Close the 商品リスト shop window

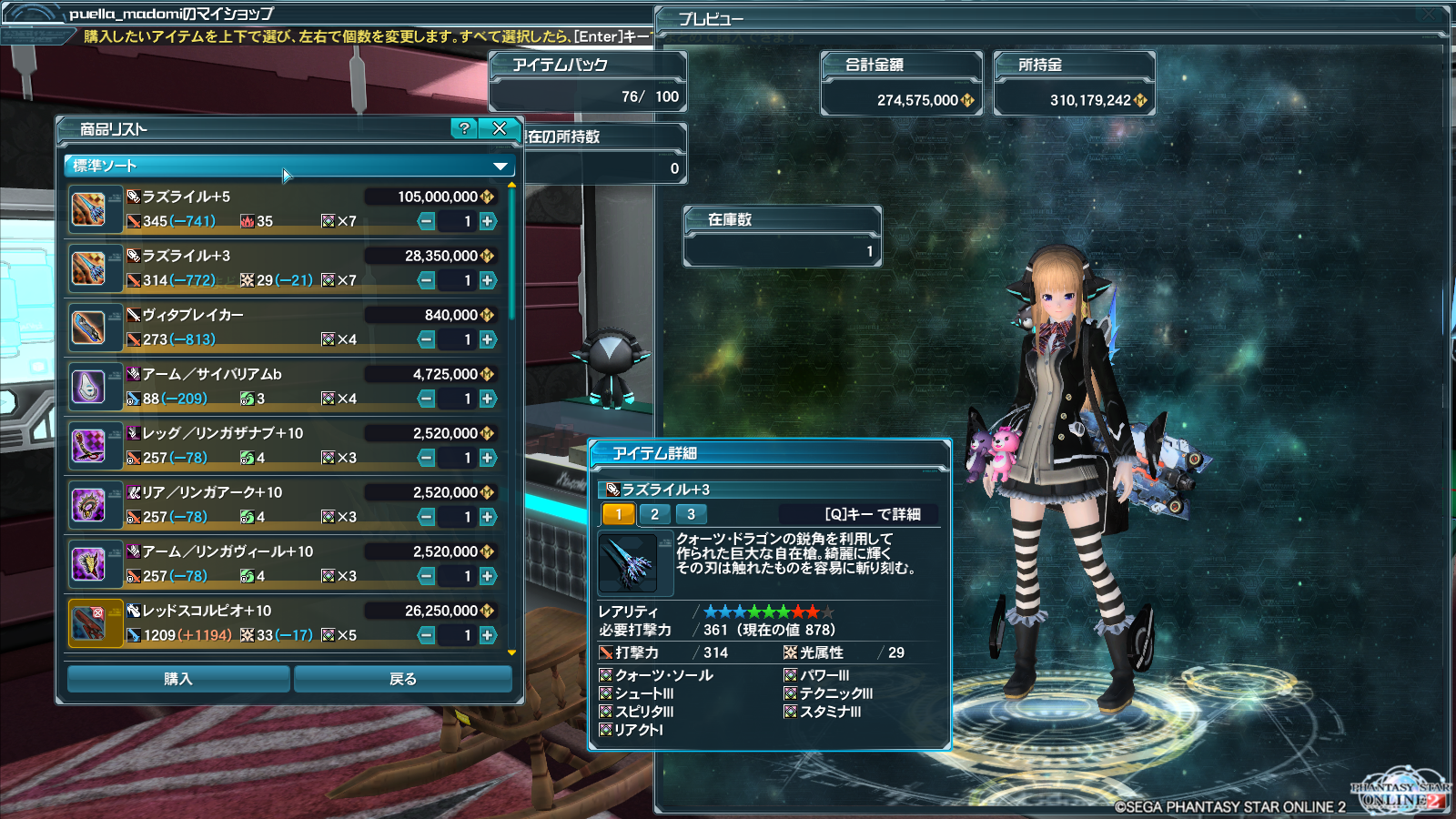coord(500,128)
